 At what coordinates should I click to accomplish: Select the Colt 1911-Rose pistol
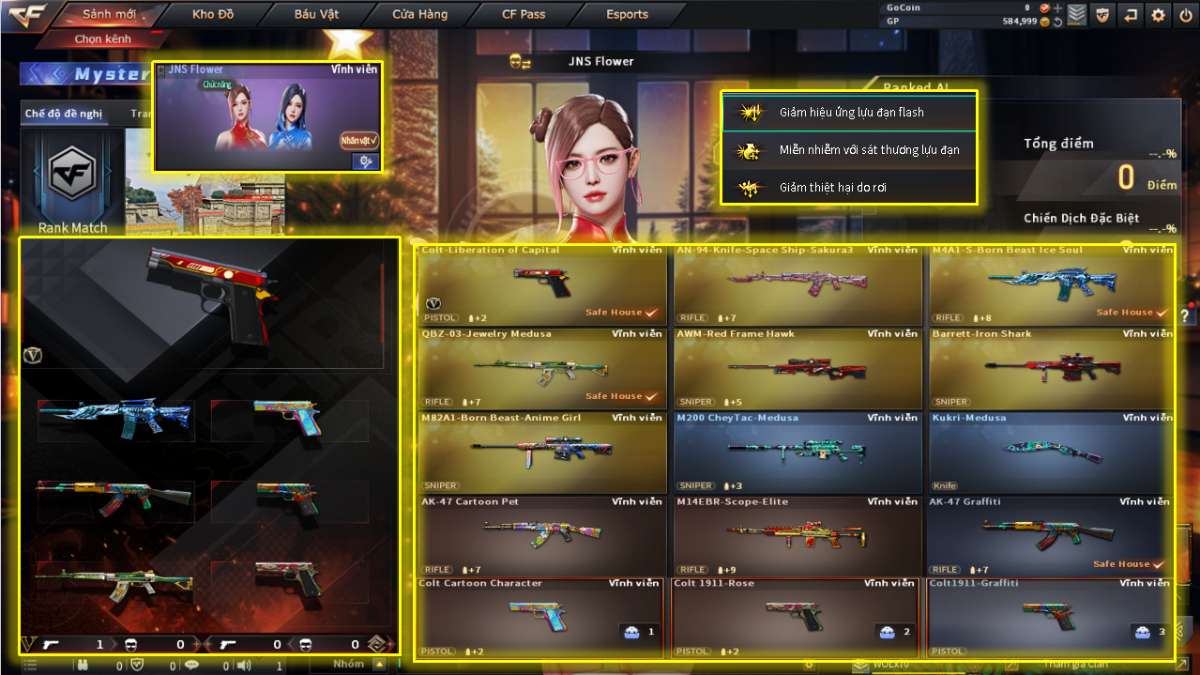795,617
